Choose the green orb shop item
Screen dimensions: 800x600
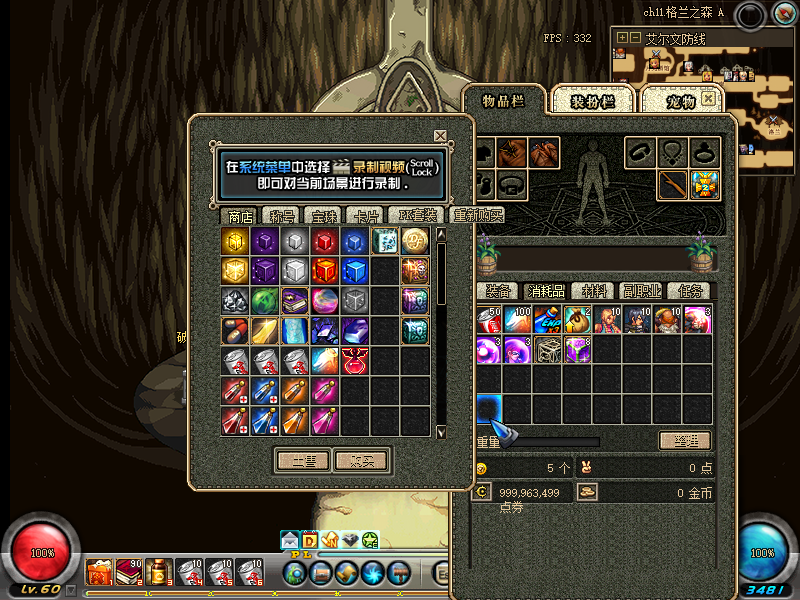[265, 301]
